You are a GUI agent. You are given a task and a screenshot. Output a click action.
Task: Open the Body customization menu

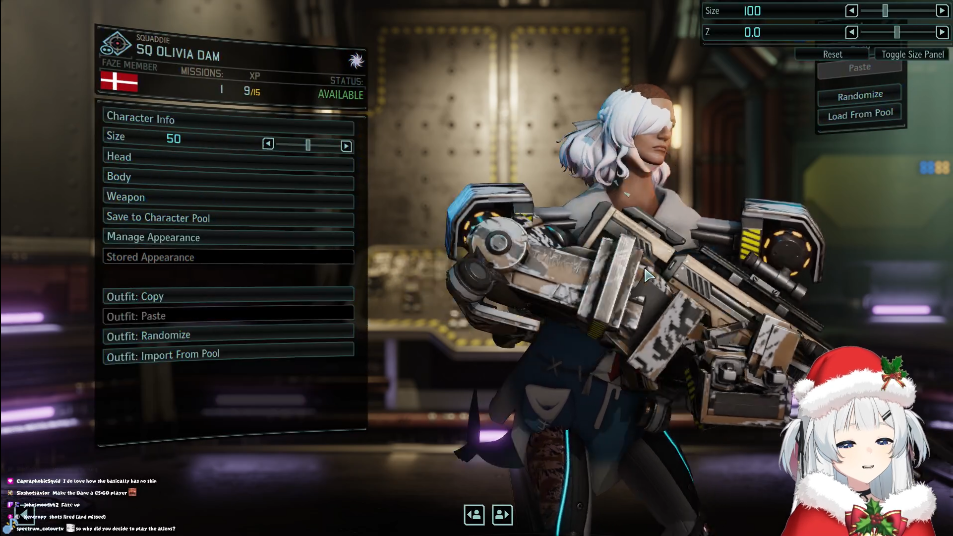(228, 177)
